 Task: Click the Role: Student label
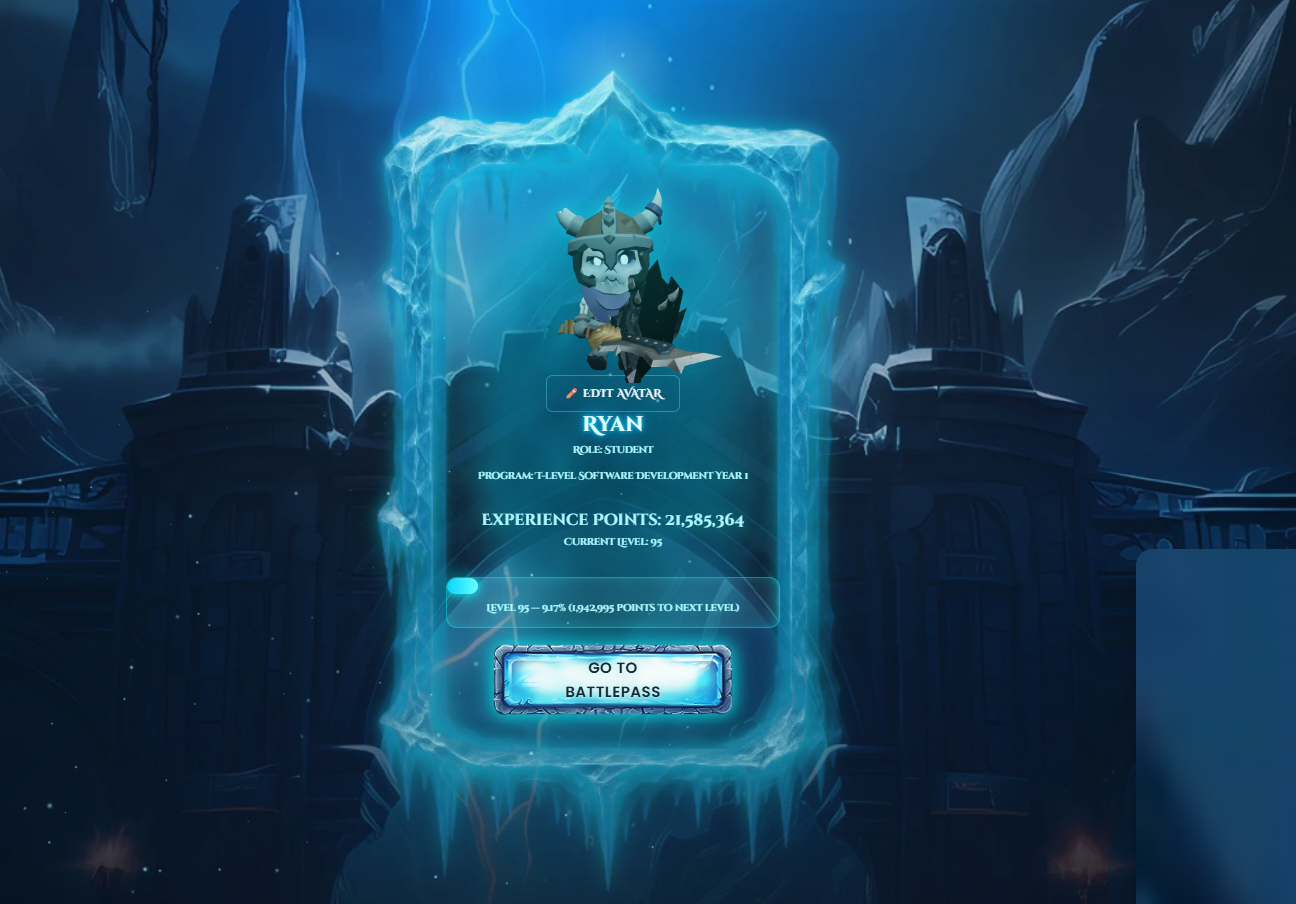[x=613, y=449]
